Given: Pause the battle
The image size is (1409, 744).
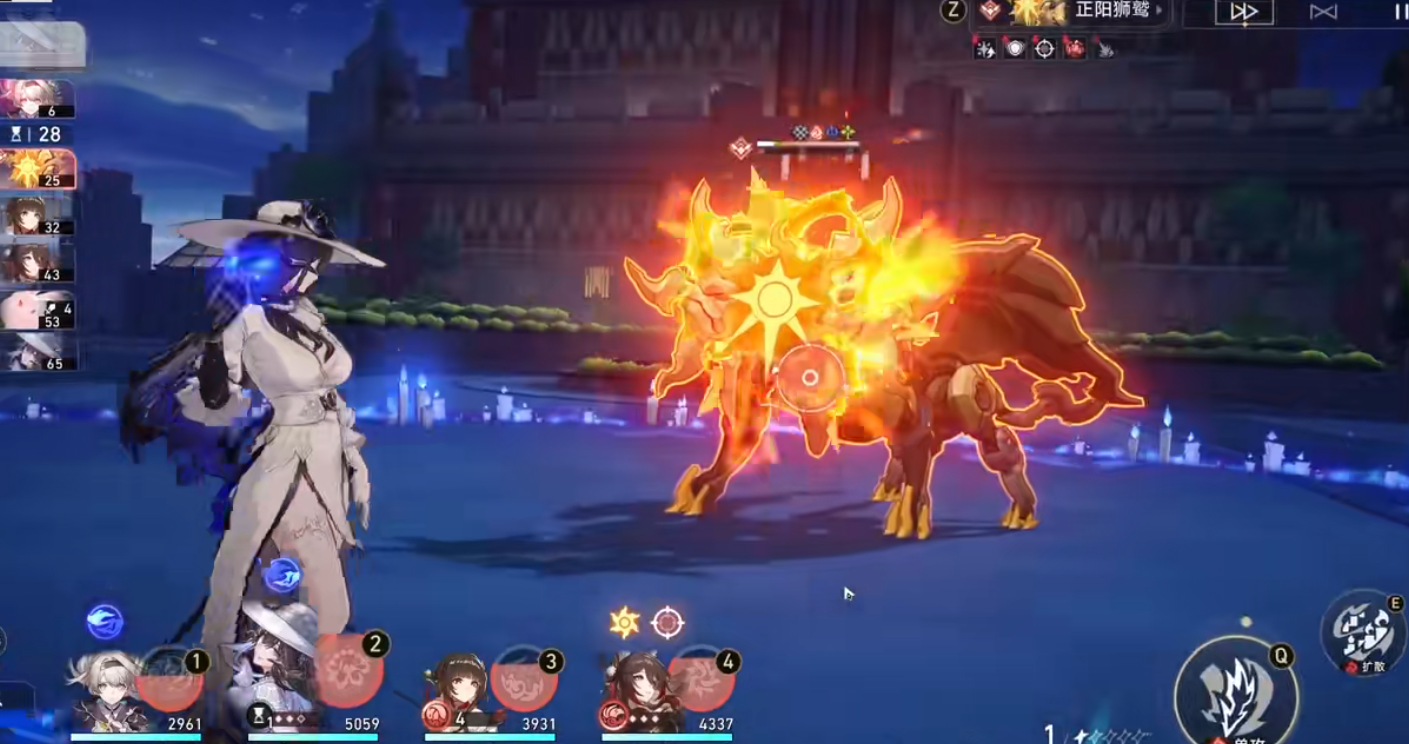Looking at the screenshot, I should (x=1399, y=12).
